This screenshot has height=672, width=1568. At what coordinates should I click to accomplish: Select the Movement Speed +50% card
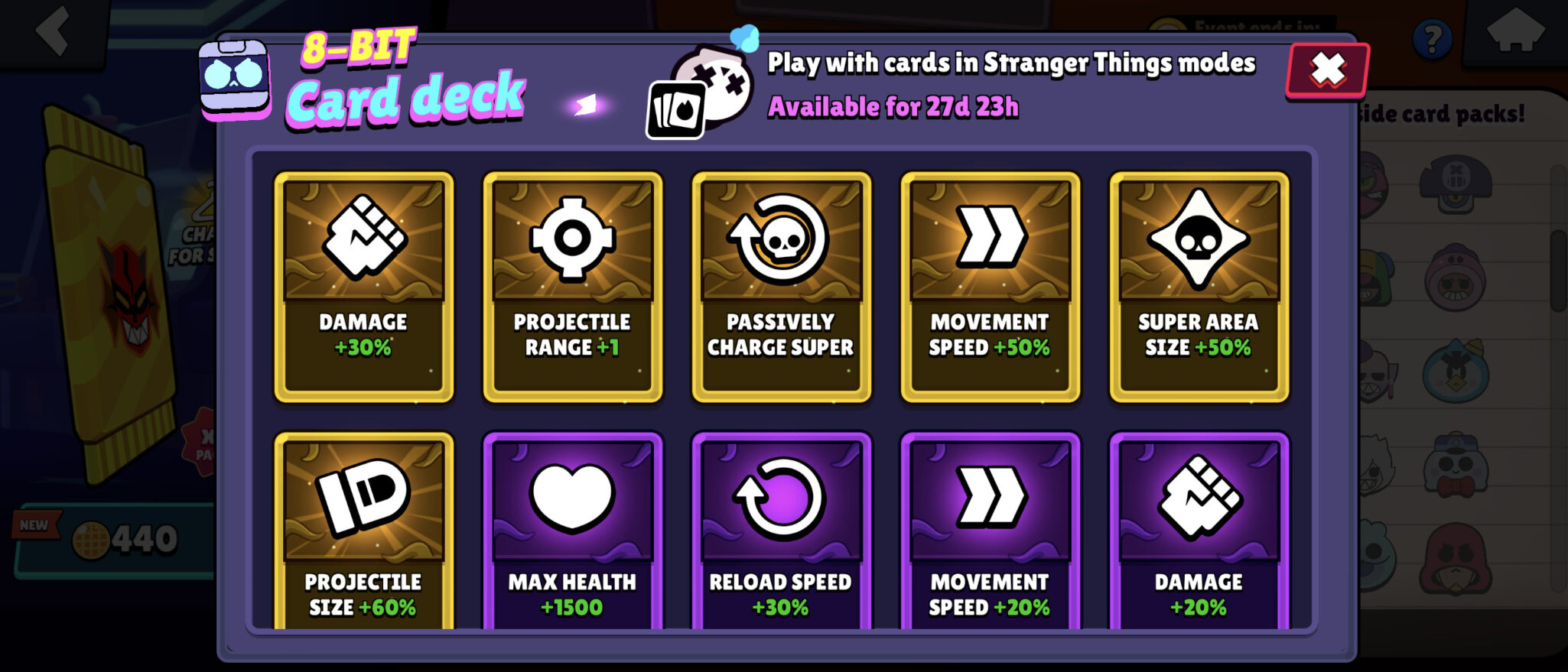click(x=990, y=287)
